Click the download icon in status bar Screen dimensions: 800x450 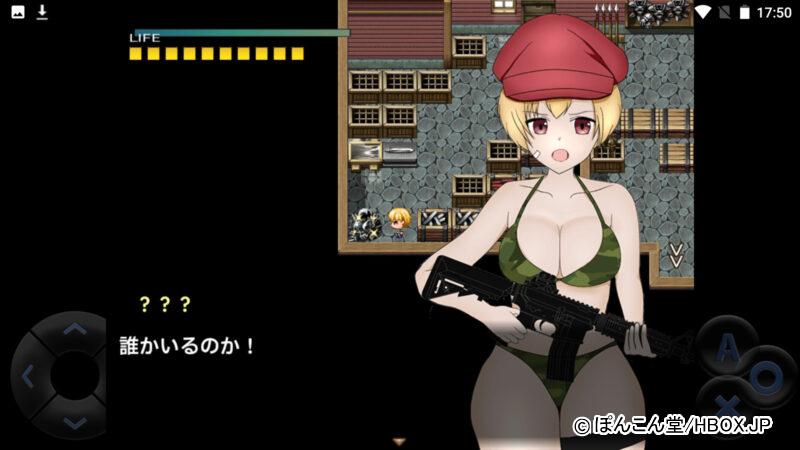click(x=42, y=12)
